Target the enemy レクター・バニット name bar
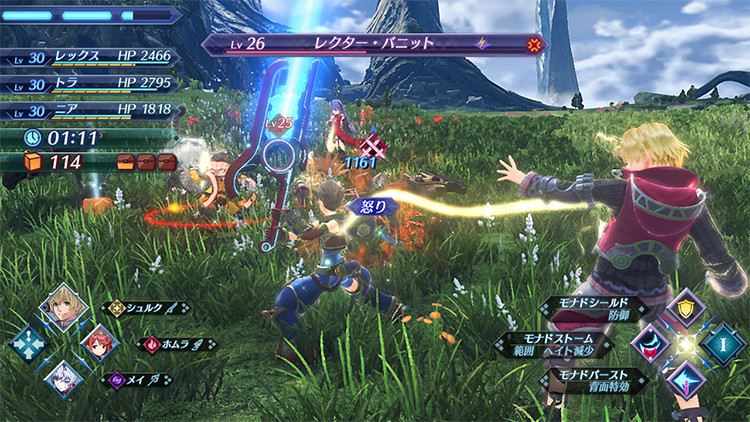 click(375, 45)
